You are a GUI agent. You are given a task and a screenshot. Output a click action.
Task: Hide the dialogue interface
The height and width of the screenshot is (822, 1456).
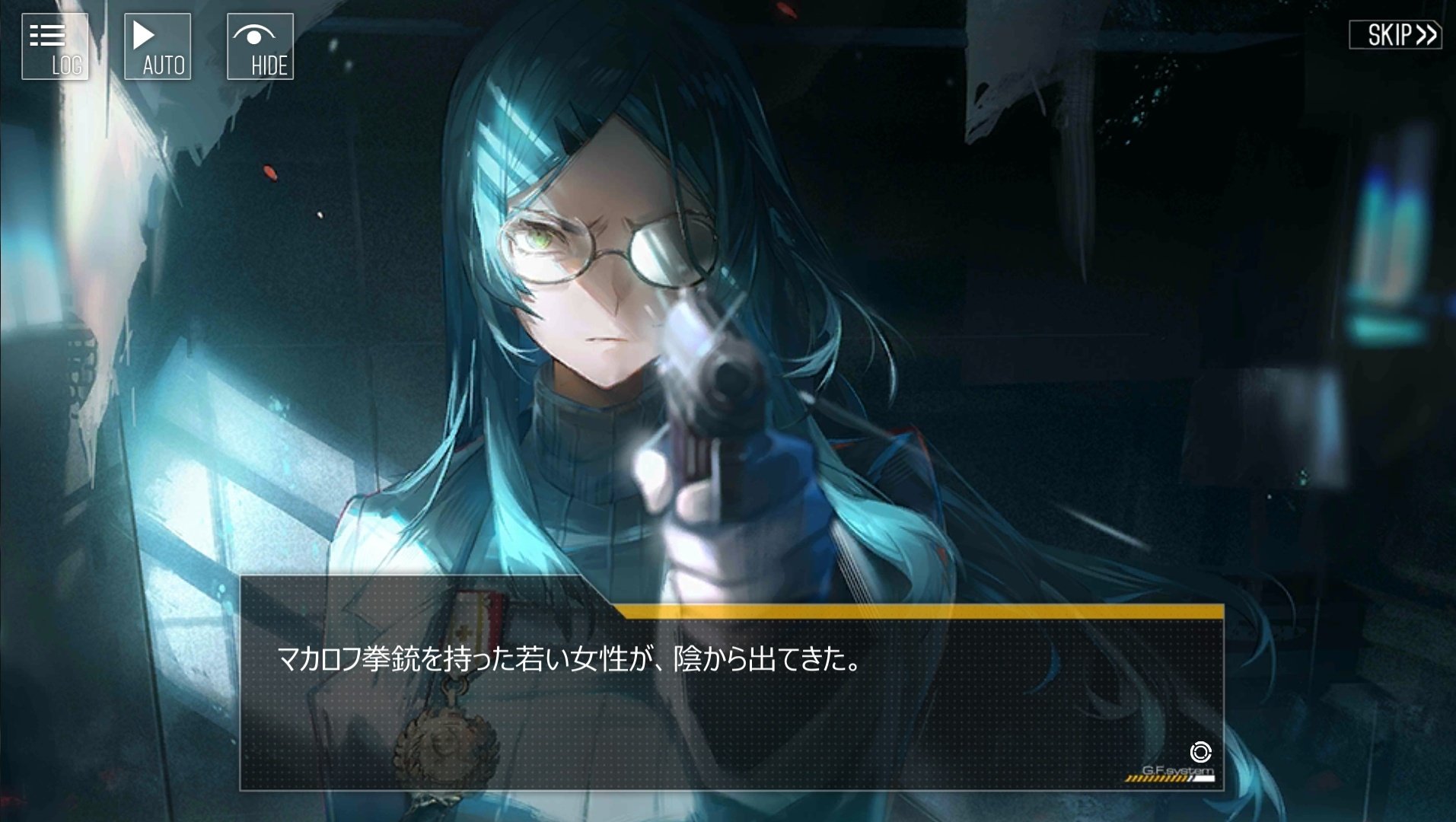tap(260, 46)
